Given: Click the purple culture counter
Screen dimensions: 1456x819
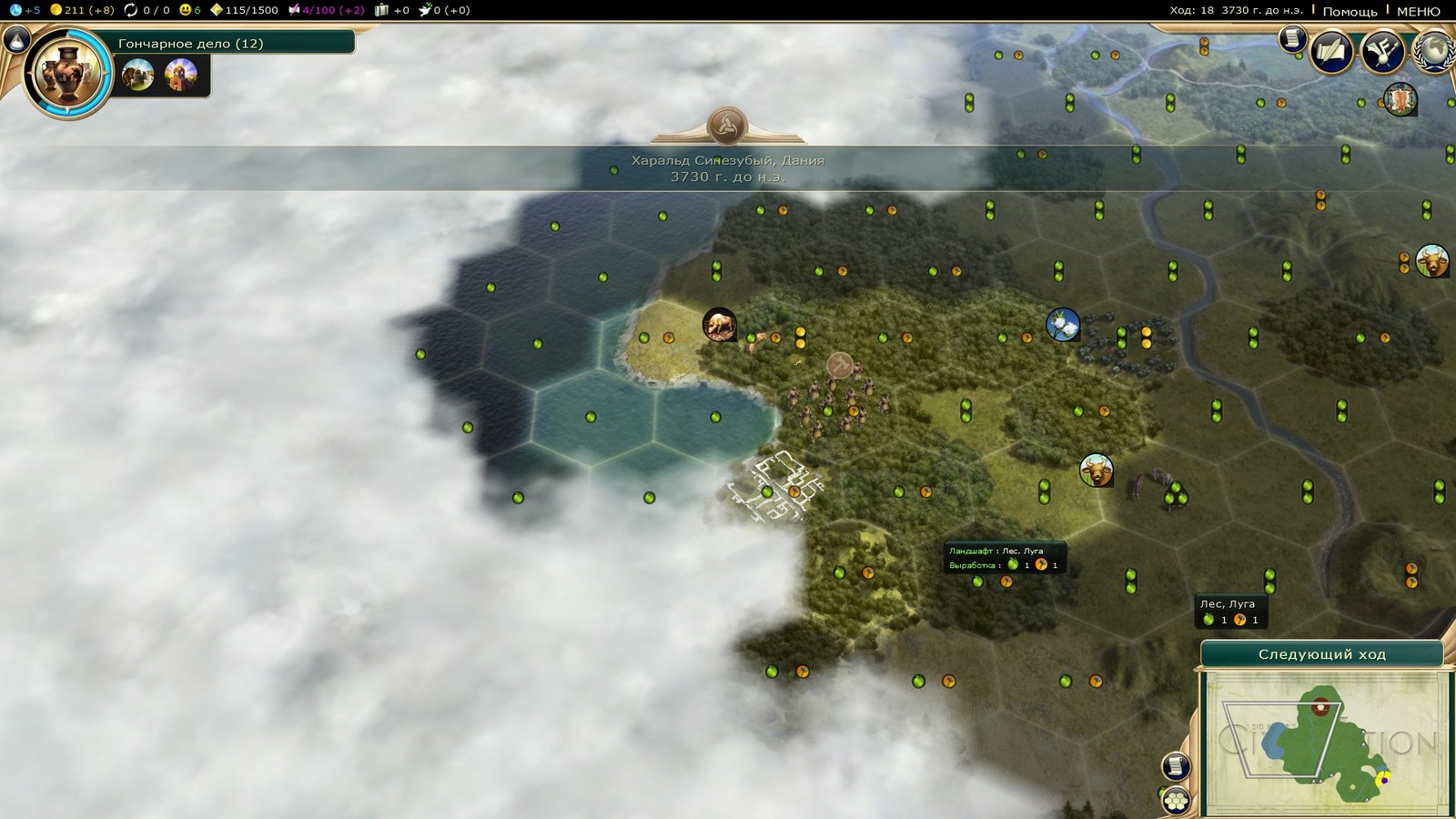Looking at the screenshot, I should pyautogui.click(x=326, y=10).
